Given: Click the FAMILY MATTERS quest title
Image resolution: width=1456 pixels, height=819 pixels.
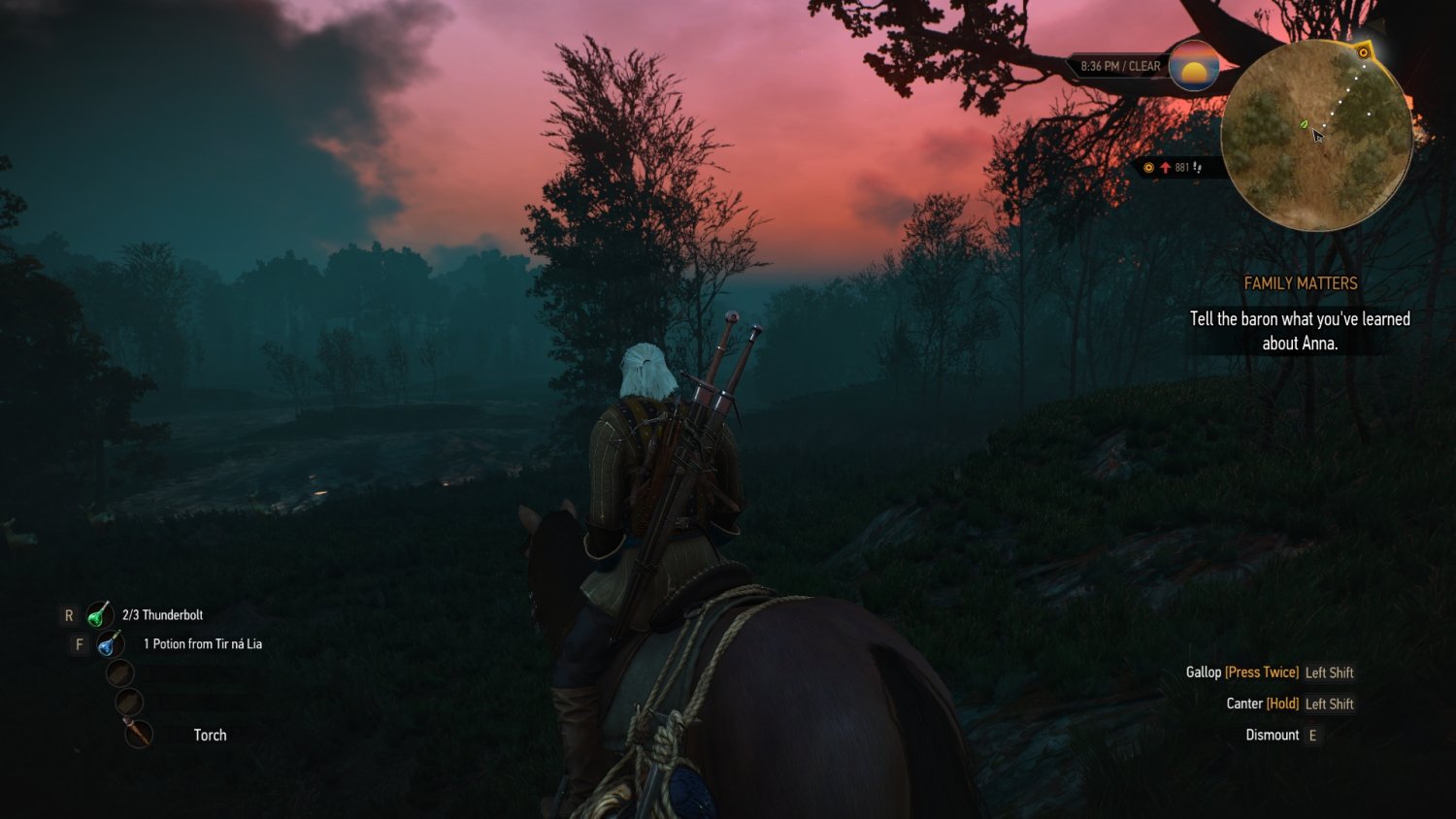Looking at the screenshot, I should (x=1301, y=283).
